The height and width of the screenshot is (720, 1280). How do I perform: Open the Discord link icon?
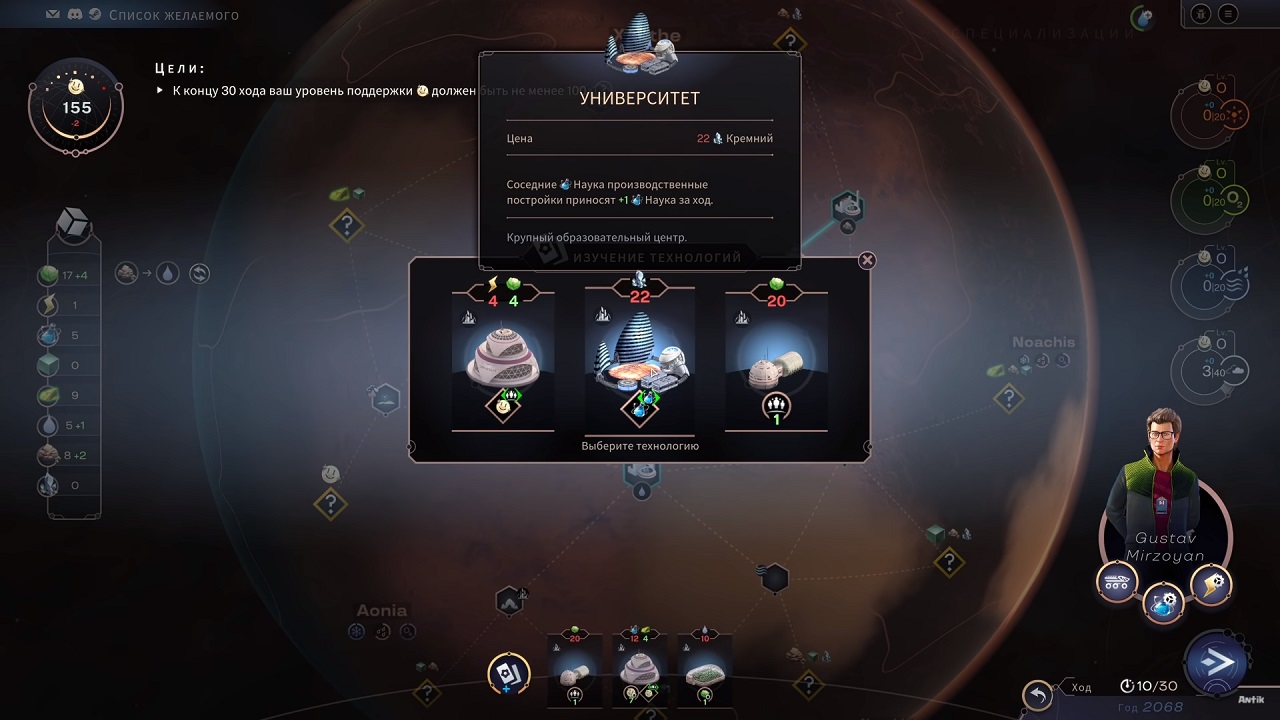tap(74, 15)
